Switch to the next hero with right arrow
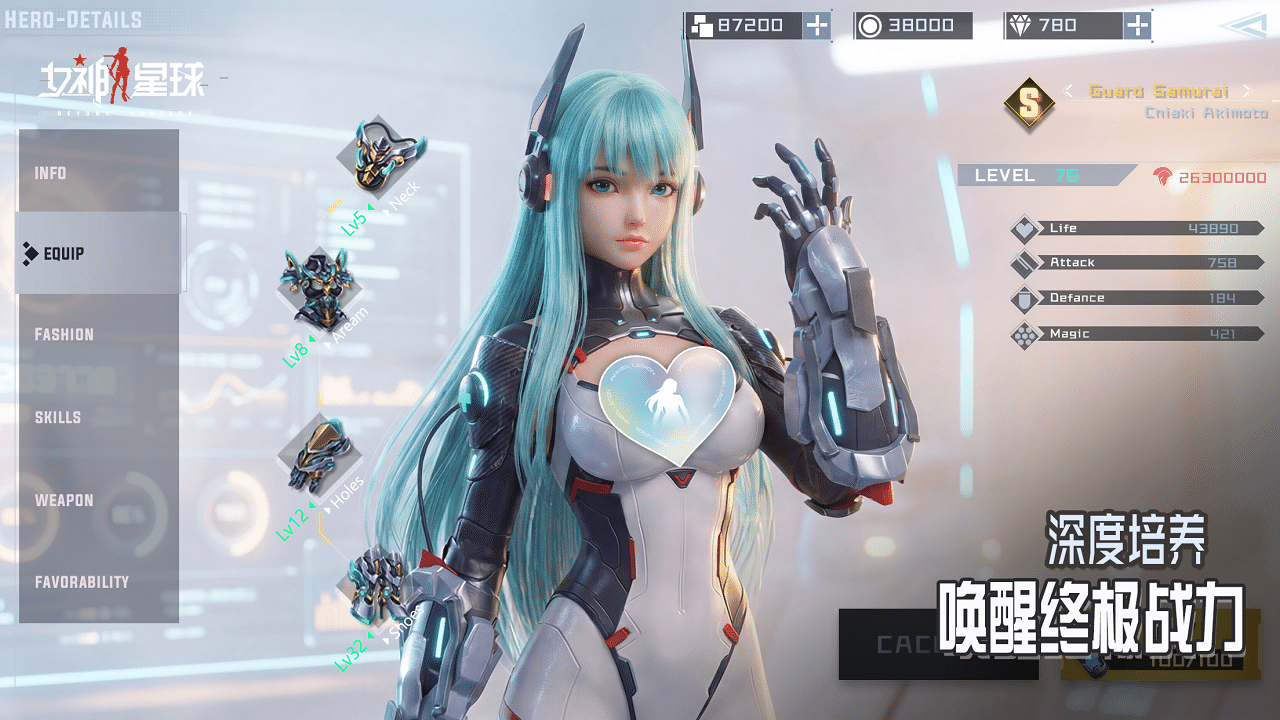Image resolution: width=1280 pixels, height=720 pixels. click(x=1246, y=91)
